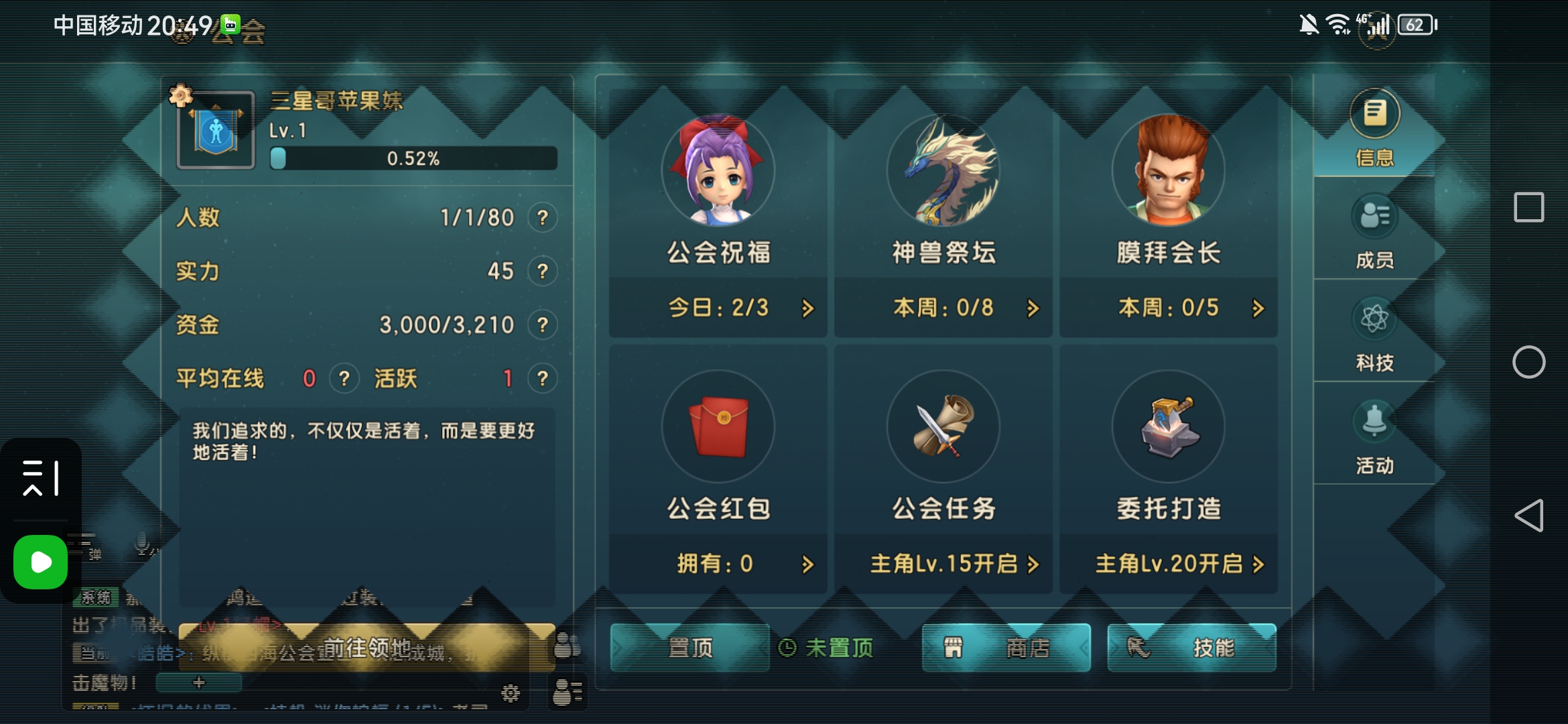Expand the 本周 0/8 altar arrow
This screenshot has height=724, width=1568.
pyautogui.click(x=1033, y=308)
